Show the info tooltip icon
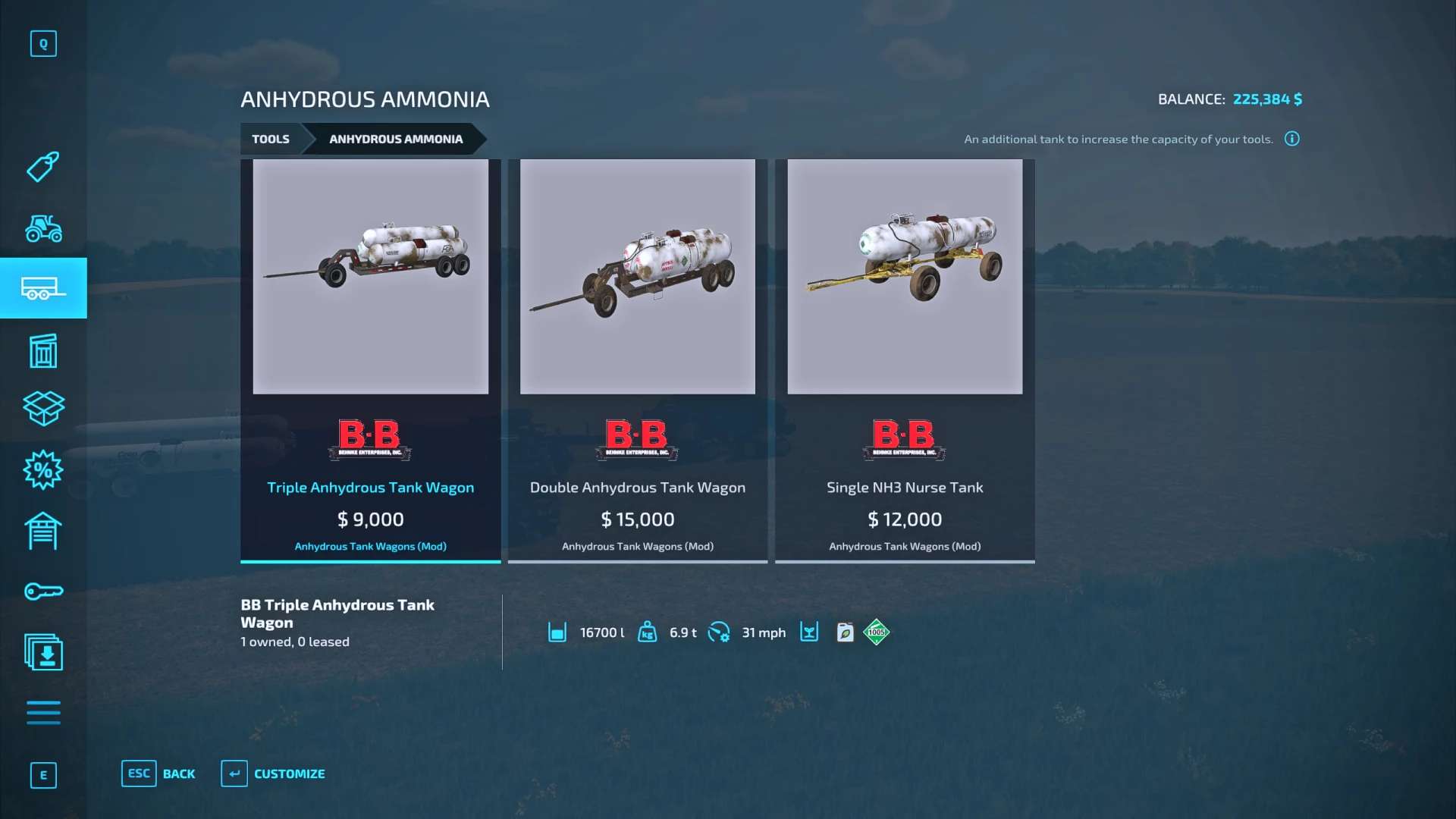1456x819 pixels. coord(1291,139)
